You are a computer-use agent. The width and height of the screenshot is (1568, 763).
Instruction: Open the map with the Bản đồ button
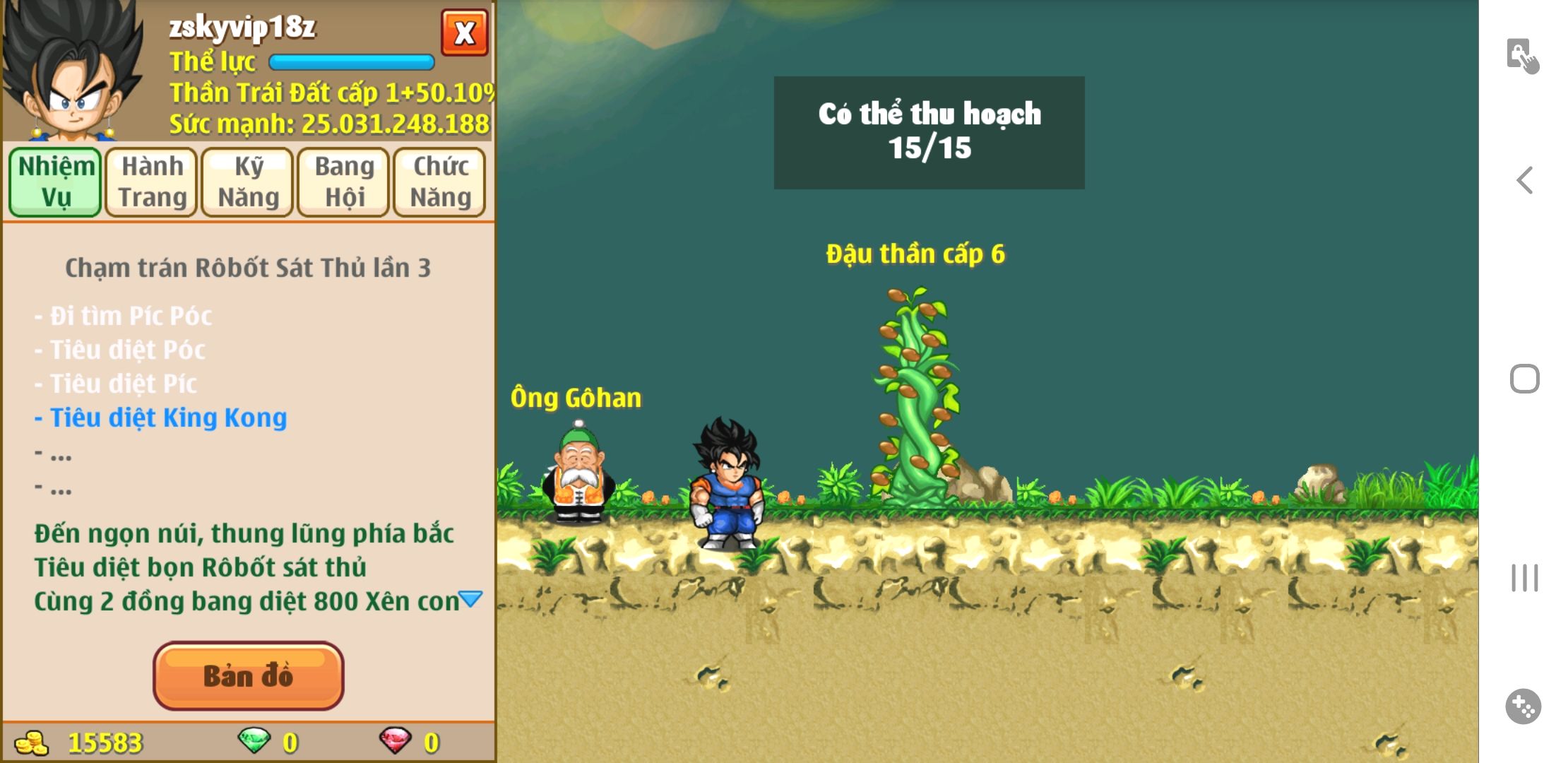[248, 675]
